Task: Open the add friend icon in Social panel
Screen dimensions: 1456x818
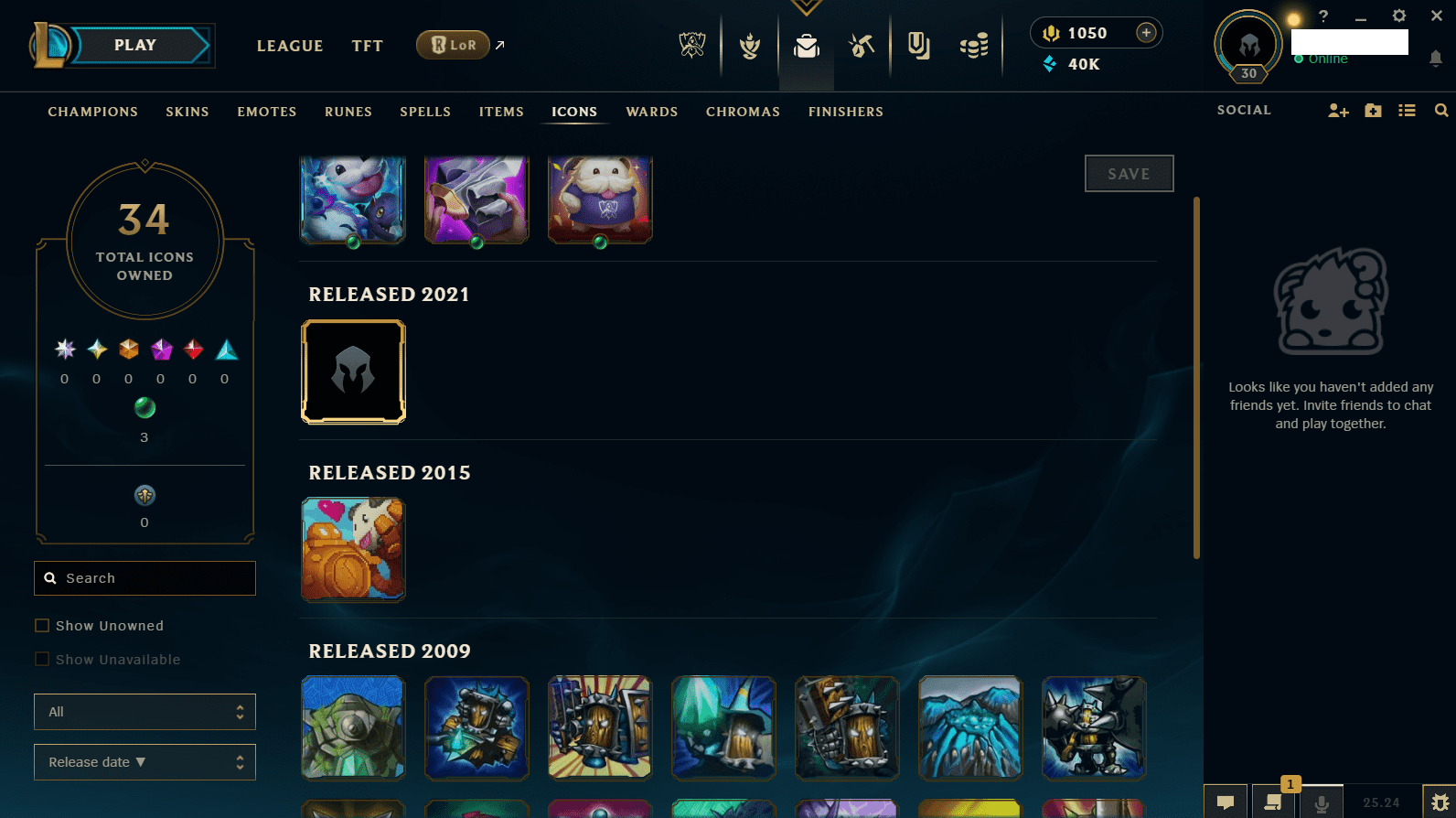Action: (x=1338, y=110)
